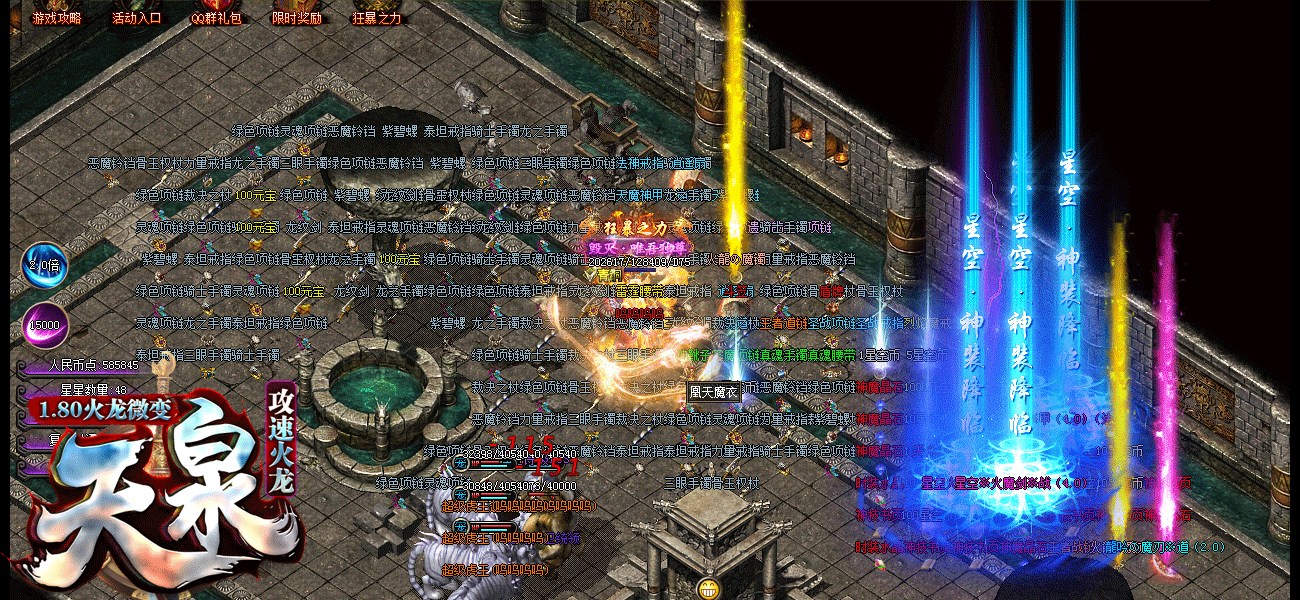
Task: Open the 限时奖励 timed rewards
Action: coord(297,17)
